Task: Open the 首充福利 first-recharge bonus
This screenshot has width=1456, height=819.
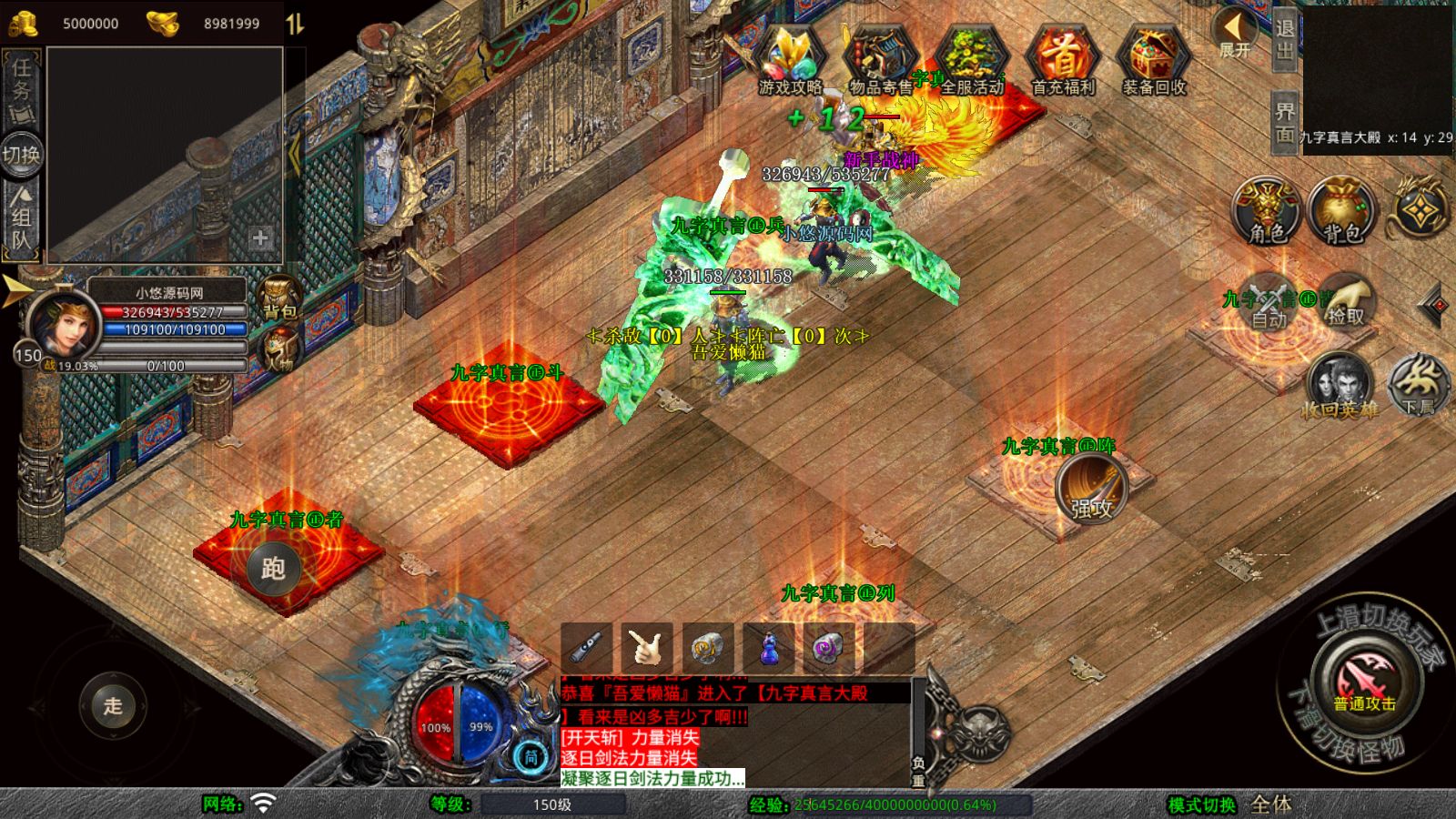Action: pyautogui.click(x=1063, y=59)
